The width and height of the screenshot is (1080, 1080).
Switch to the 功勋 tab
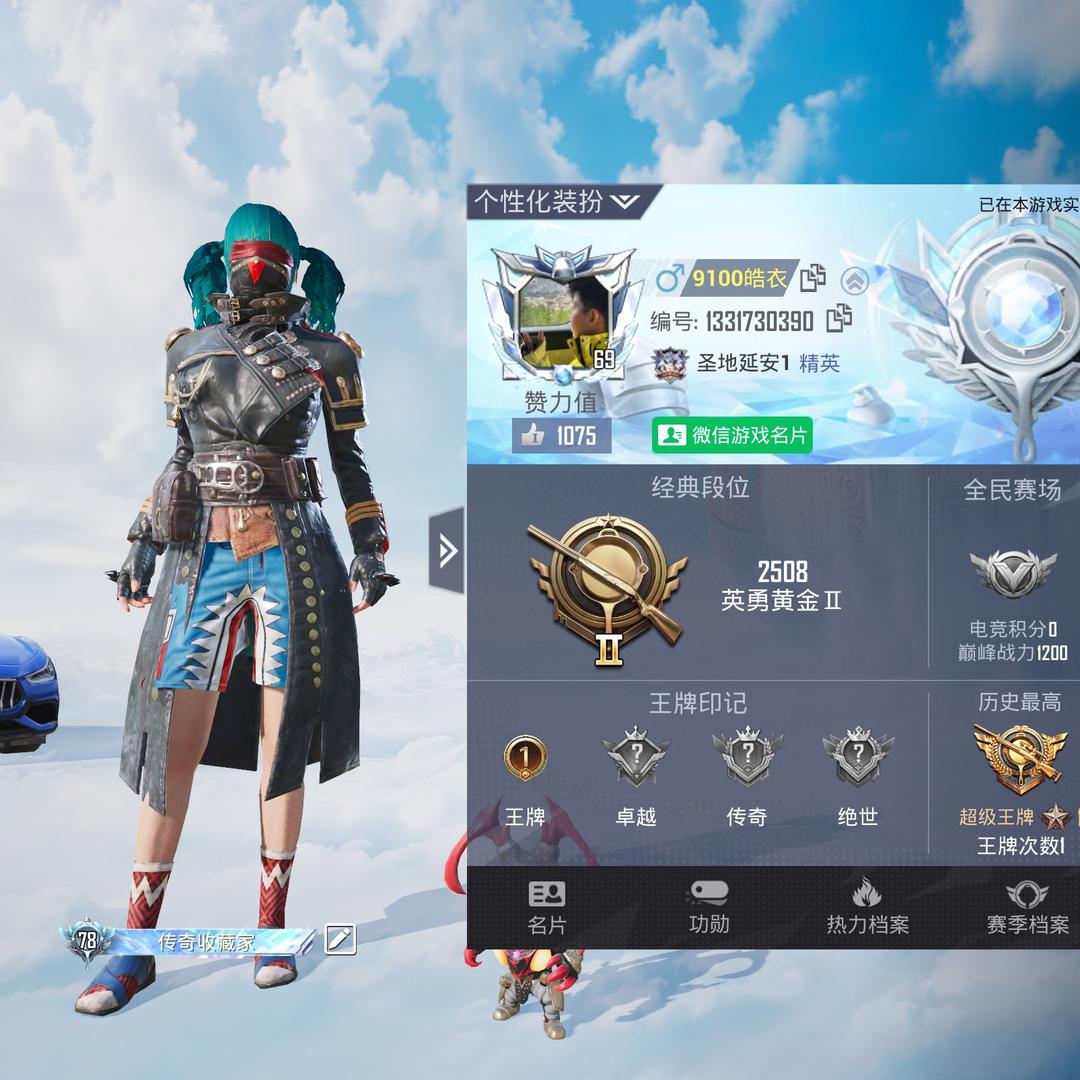(709, 907)
